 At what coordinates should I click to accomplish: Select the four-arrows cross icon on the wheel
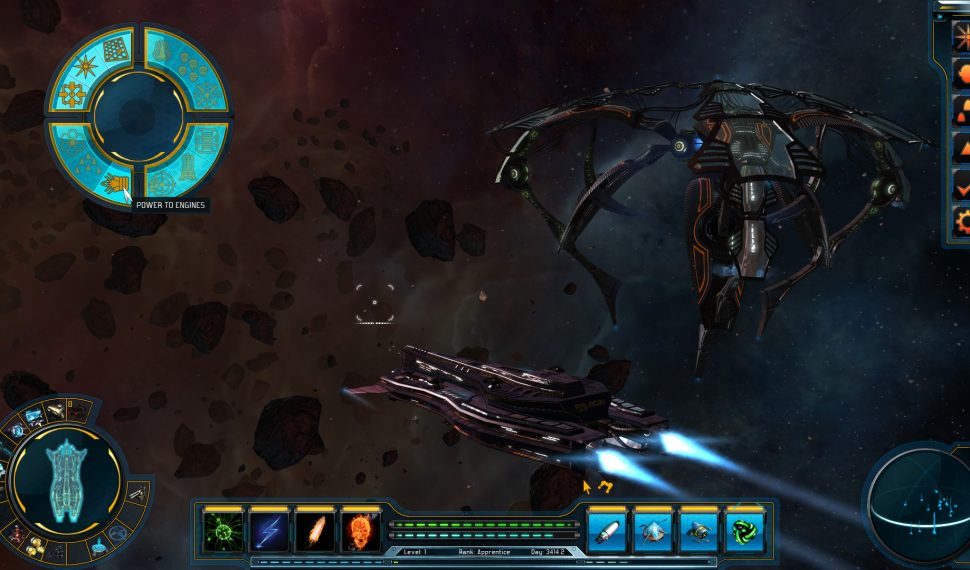[72, 95]
